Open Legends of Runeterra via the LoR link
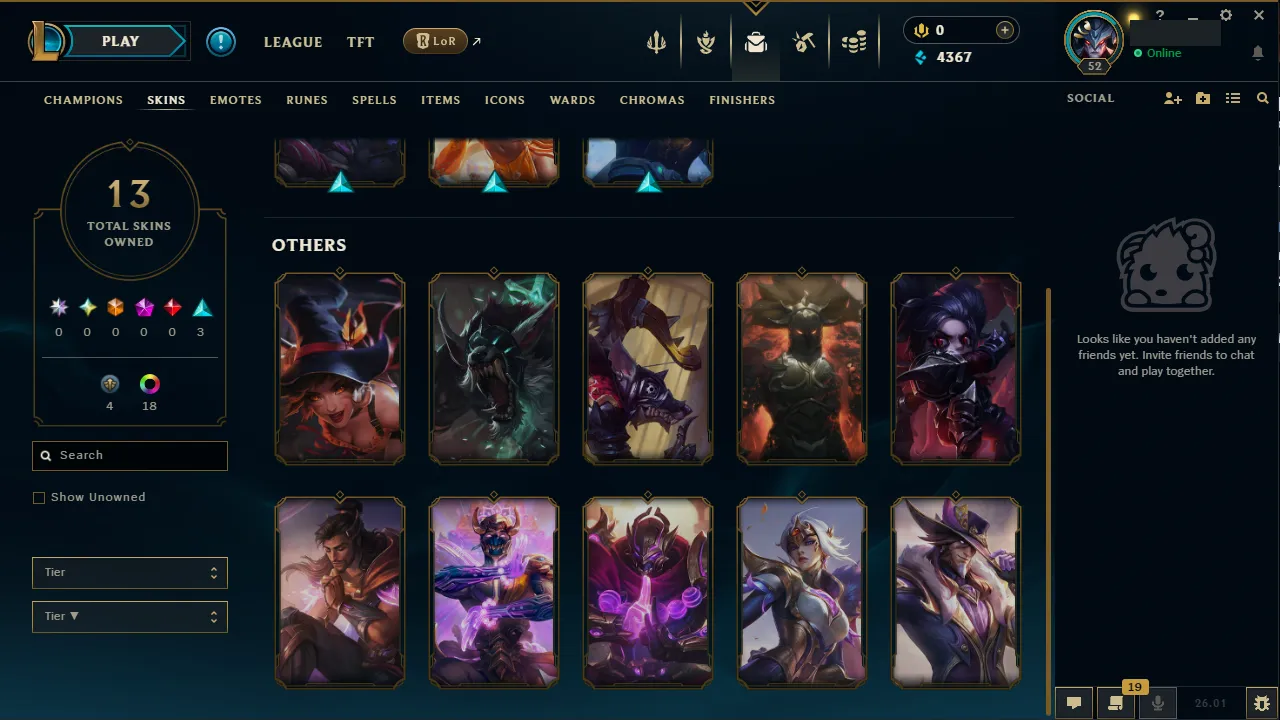Viewport: 1280px width, 720px height. point(437,41)
